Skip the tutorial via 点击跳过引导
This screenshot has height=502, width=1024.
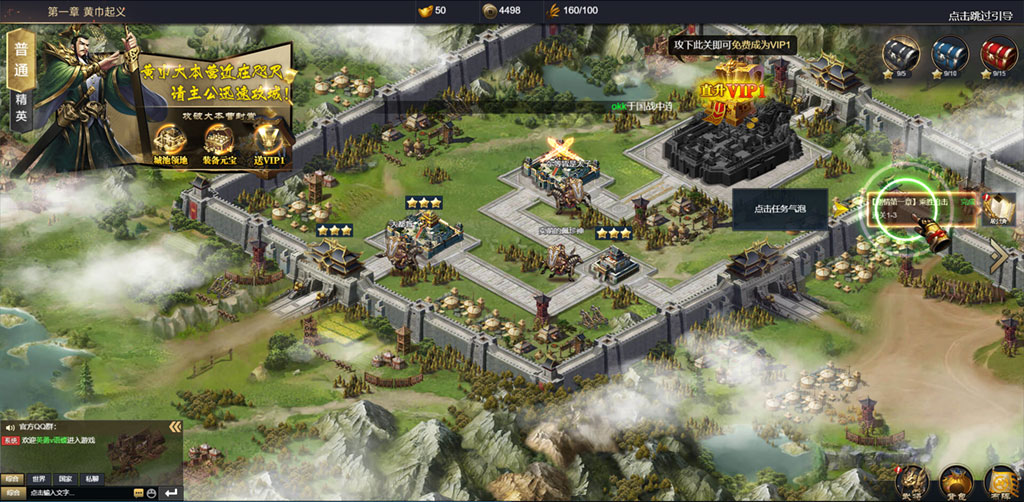tap(980, 15)
